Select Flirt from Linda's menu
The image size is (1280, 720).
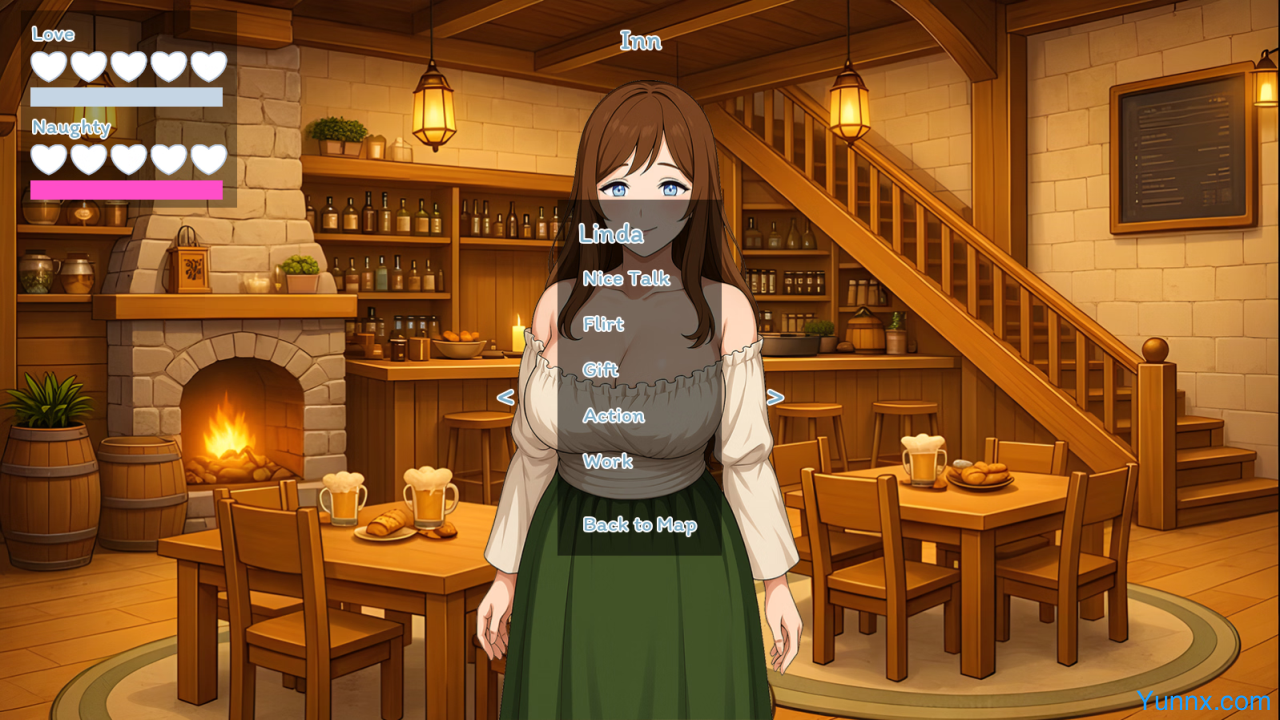click(603, 324)
